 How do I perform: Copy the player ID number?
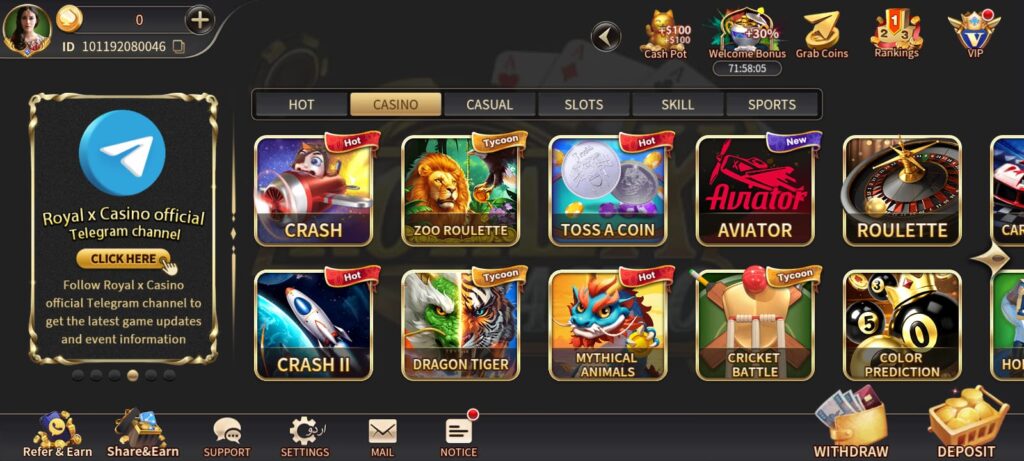[179, 46]
